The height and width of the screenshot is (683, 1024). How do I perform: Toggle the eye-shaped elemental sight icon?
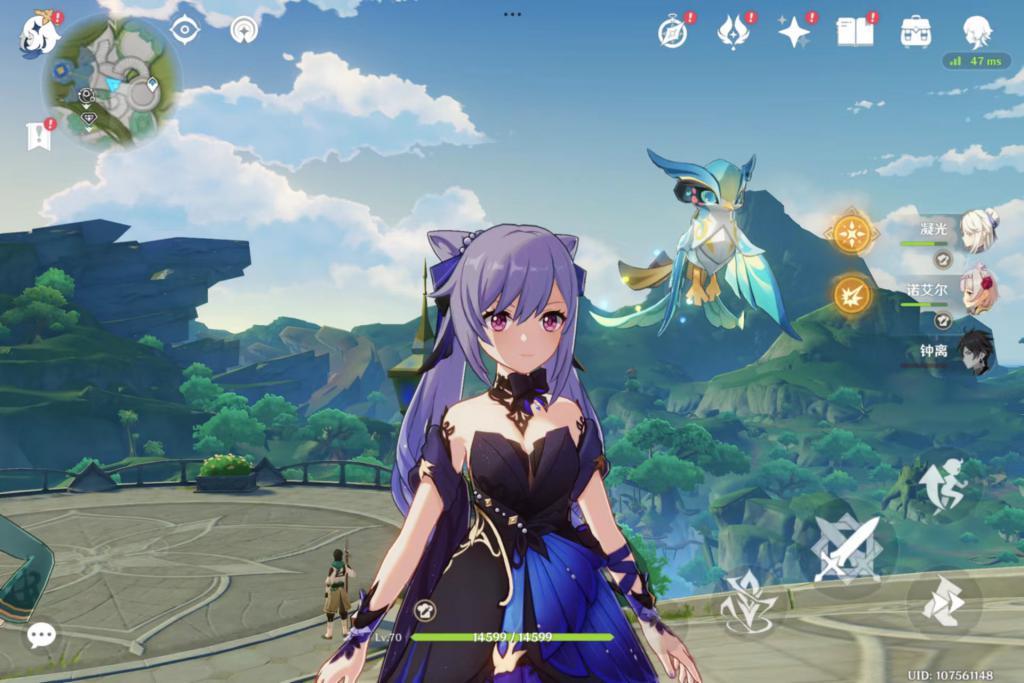(185, 29)
